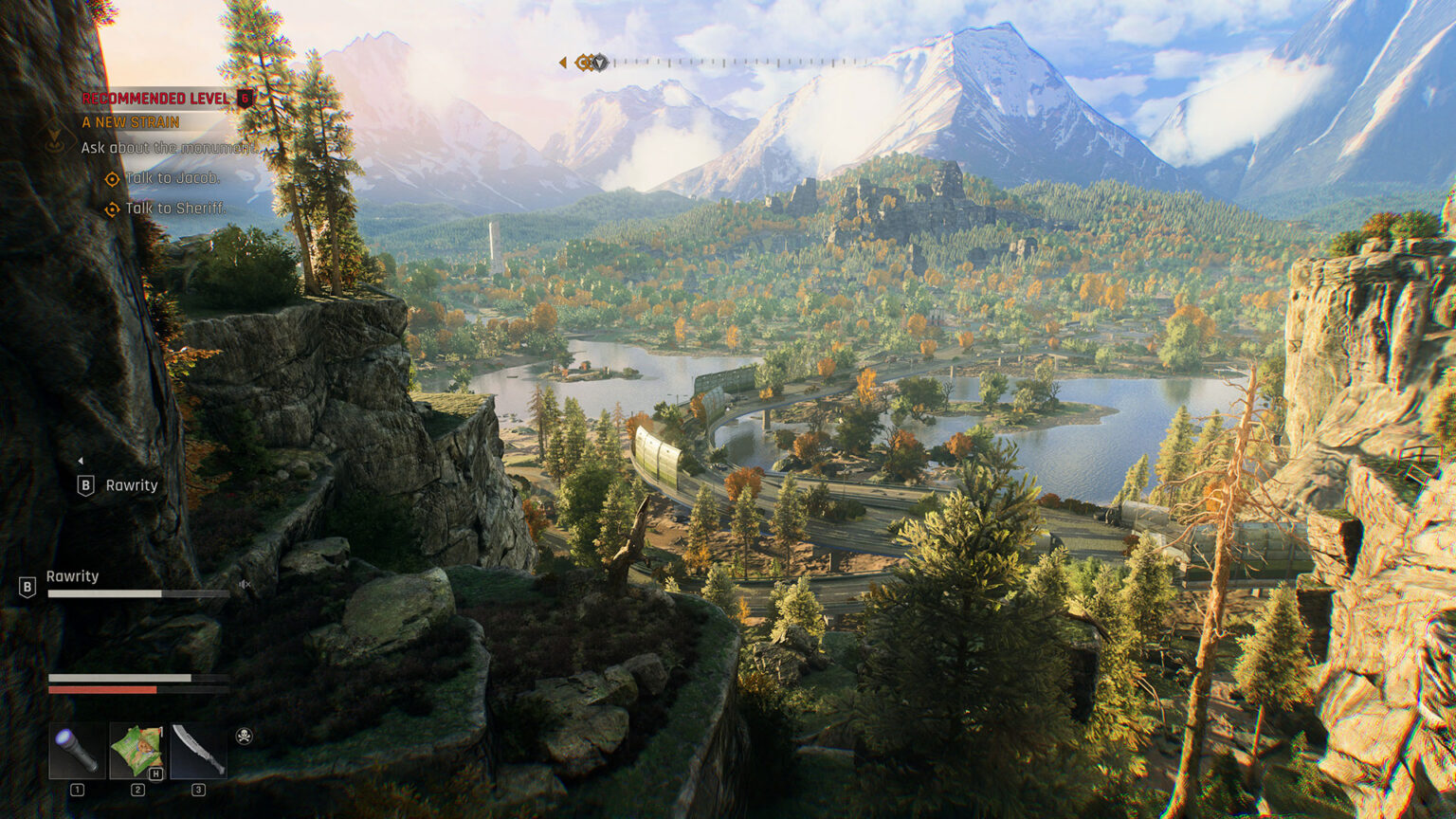Click the Ask about the monument objective text

169,147
